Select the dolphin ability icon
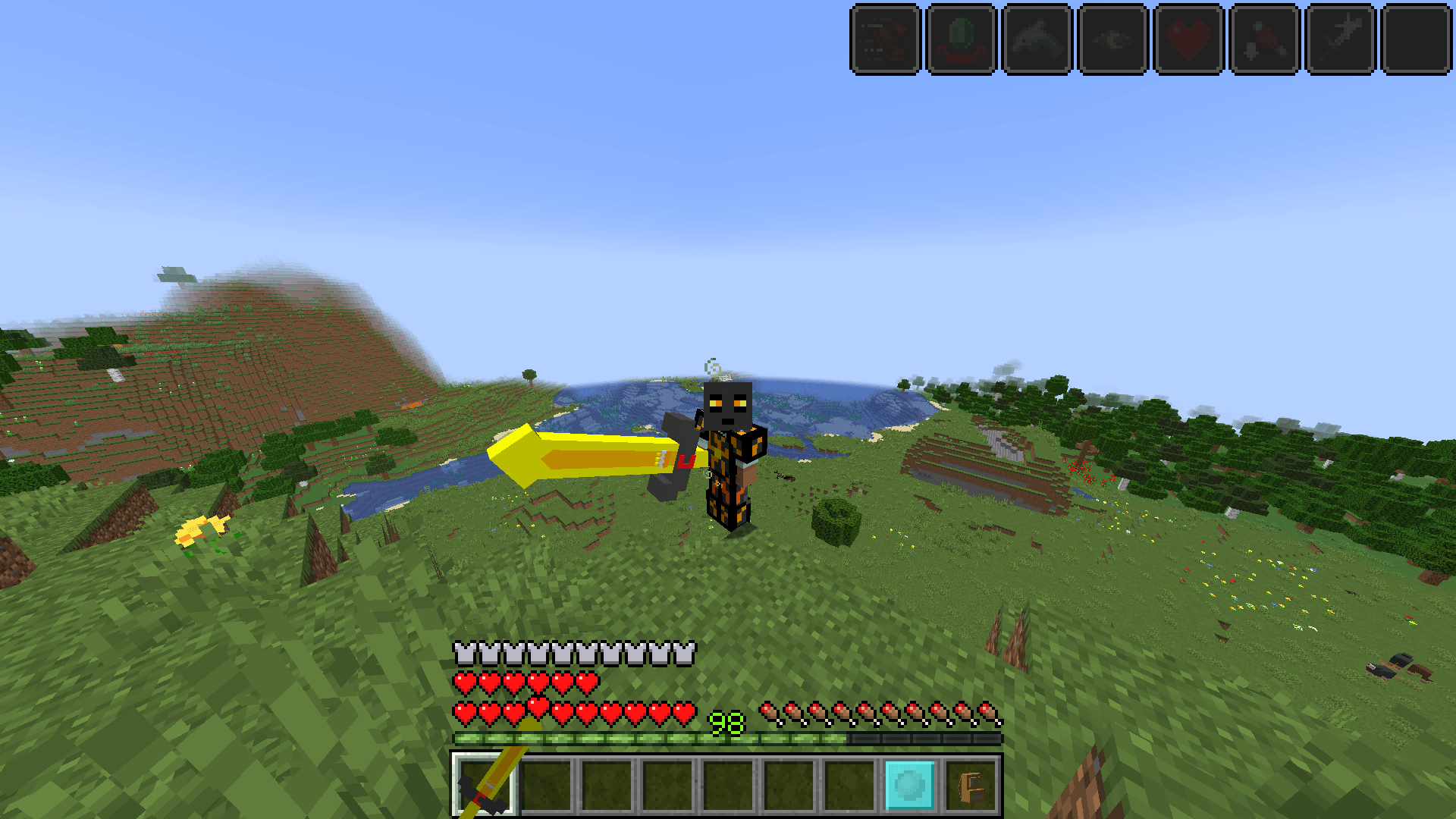The width and height of the screenshot is (1456, 819). tap(1037, 39)
